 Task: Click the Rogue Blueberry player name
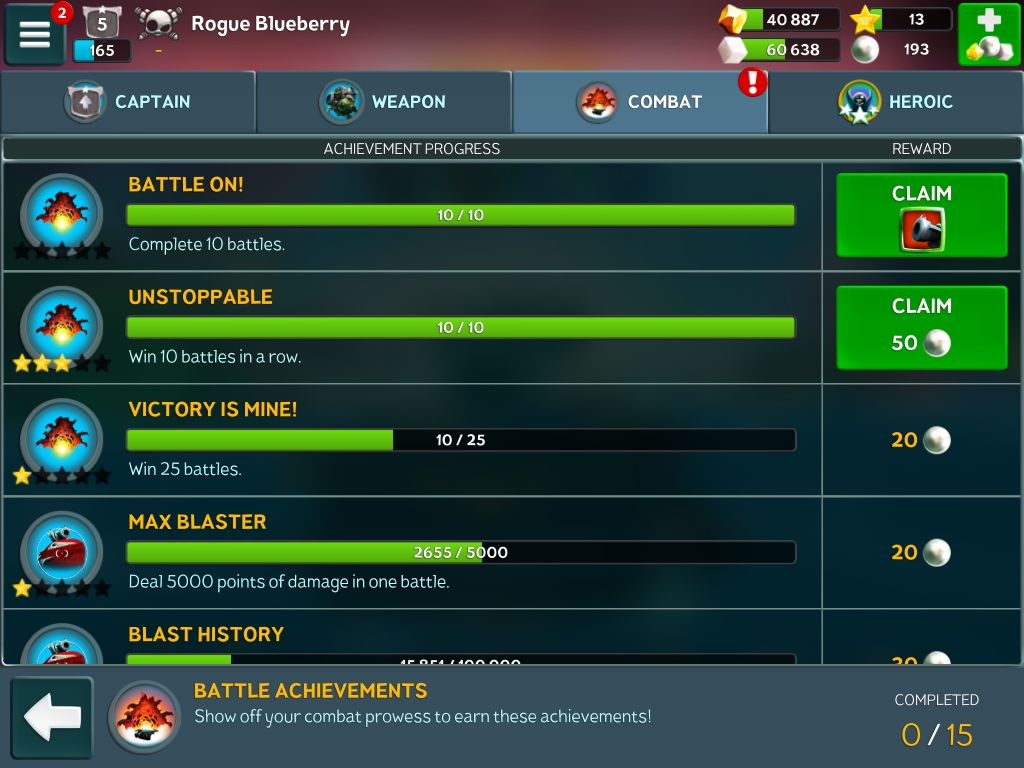click(x=270, y=24)
